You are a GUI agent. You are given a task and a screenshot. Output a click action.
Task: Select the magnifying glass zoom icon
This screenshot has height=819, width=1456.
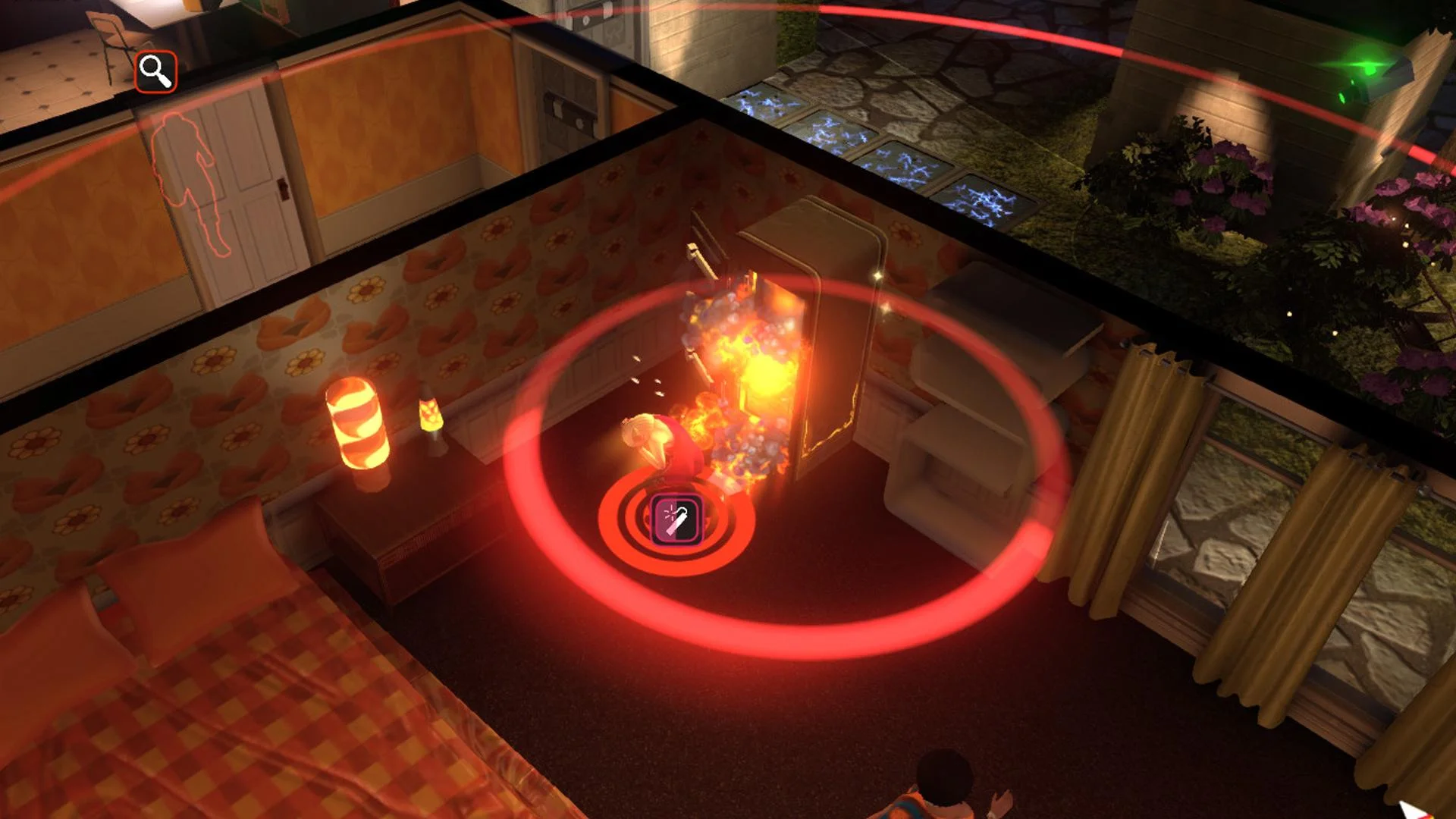click(x=155, y=71)
